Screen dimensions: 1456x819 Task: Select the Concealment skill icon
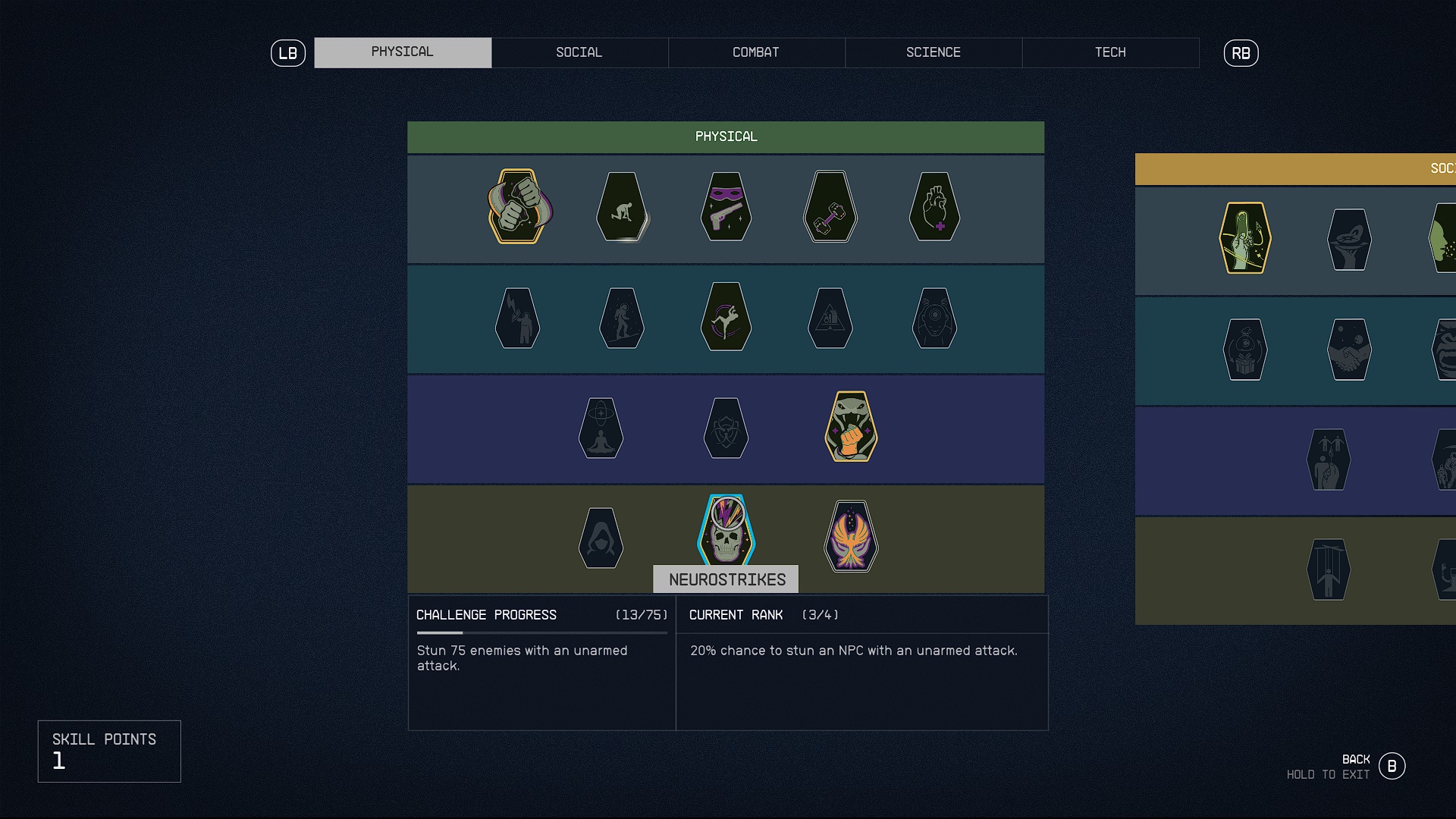(x=601, y=538)
